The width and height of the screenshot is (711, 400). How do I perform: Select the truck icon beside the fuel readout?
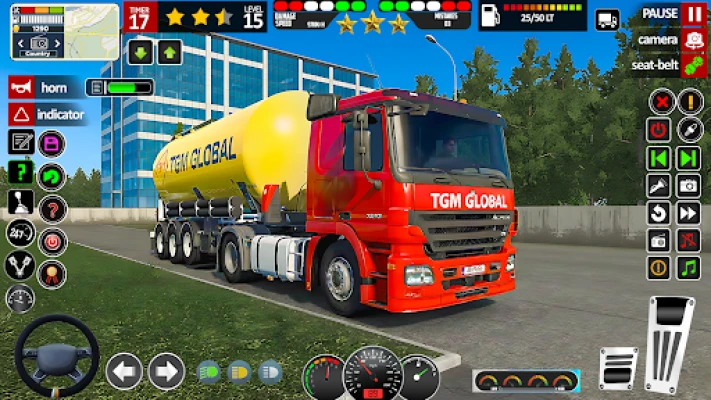pyautogui.click(x=607, y=19)
